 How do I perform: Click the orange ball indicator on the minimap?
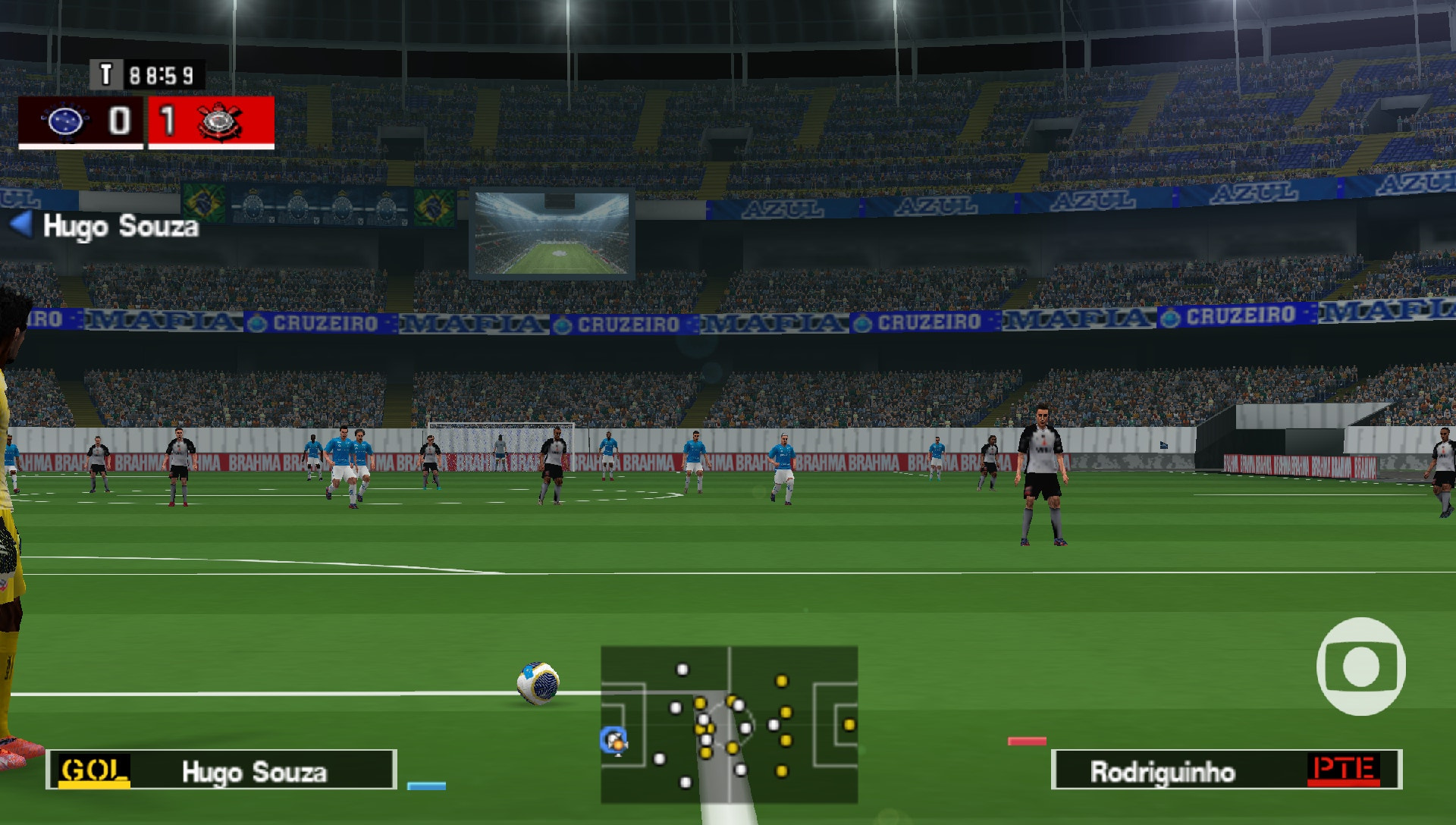[x=620, y=745]
